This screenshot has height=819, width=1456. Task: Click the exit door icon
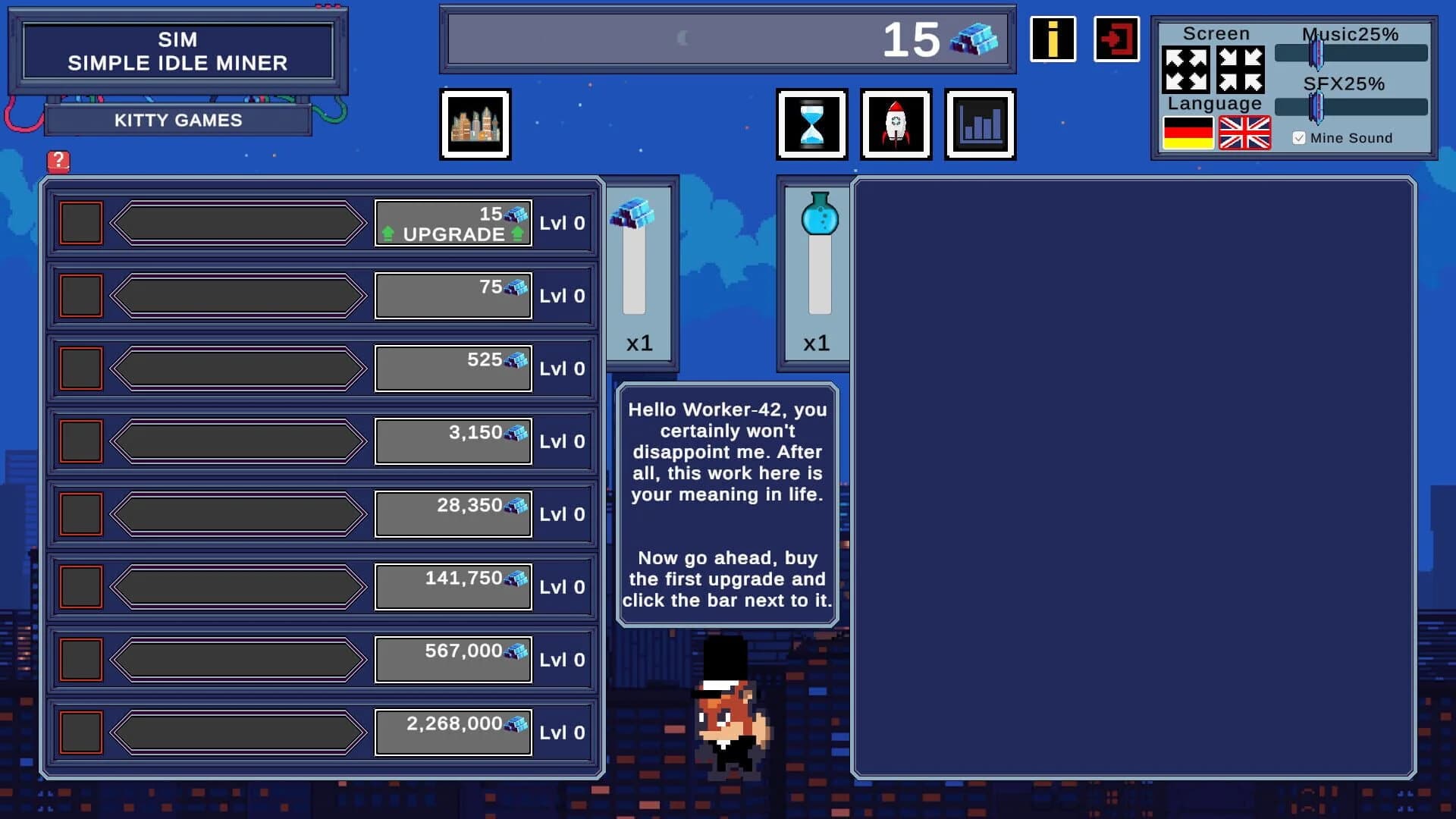(x=1115, y=39)
